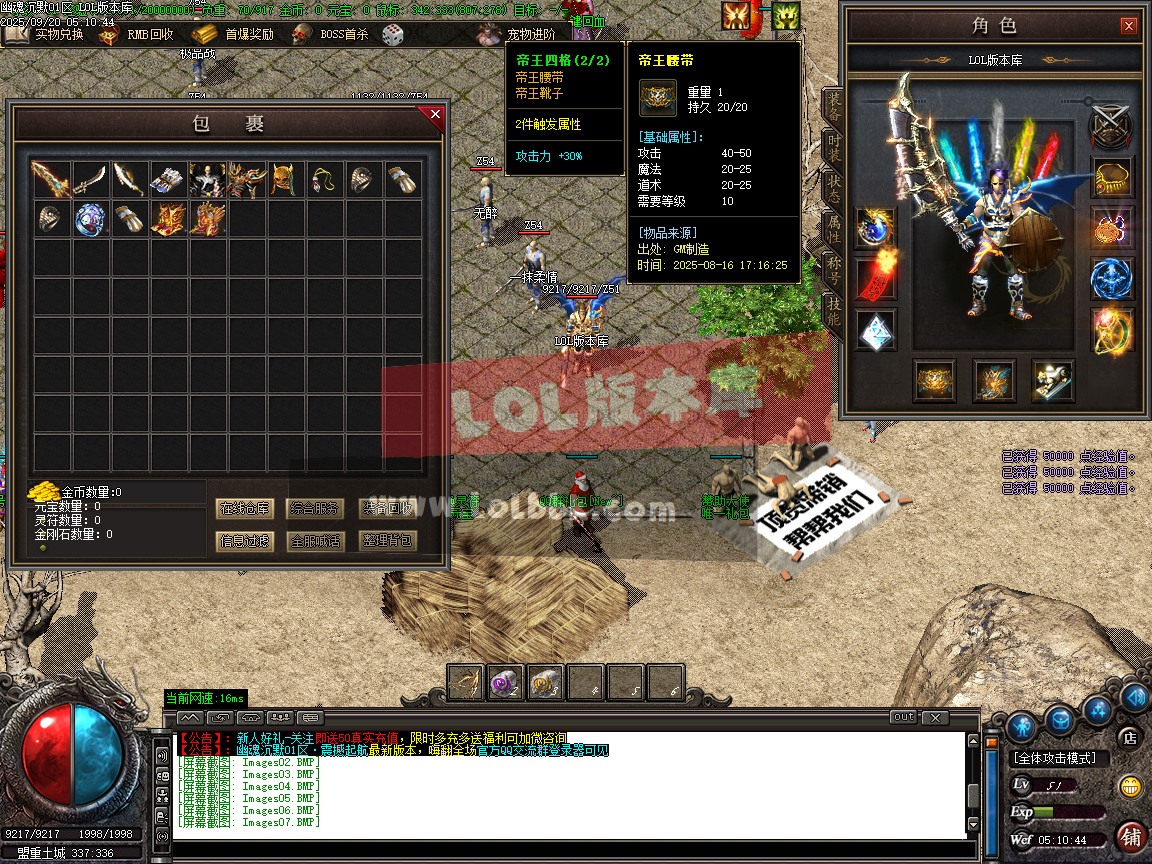Viewport: 1152px width, 864px height.
Task: Close the 角色 character panel
Action: pos(1128,26)
